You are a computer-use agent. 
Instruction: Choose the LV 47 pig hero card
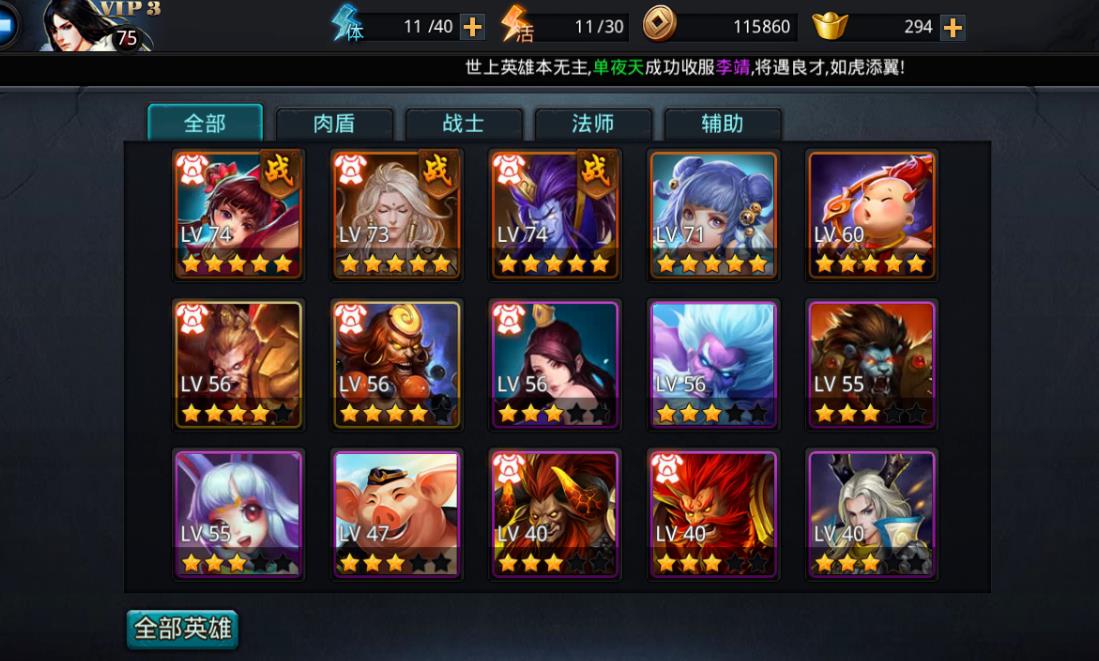point(397,515)
